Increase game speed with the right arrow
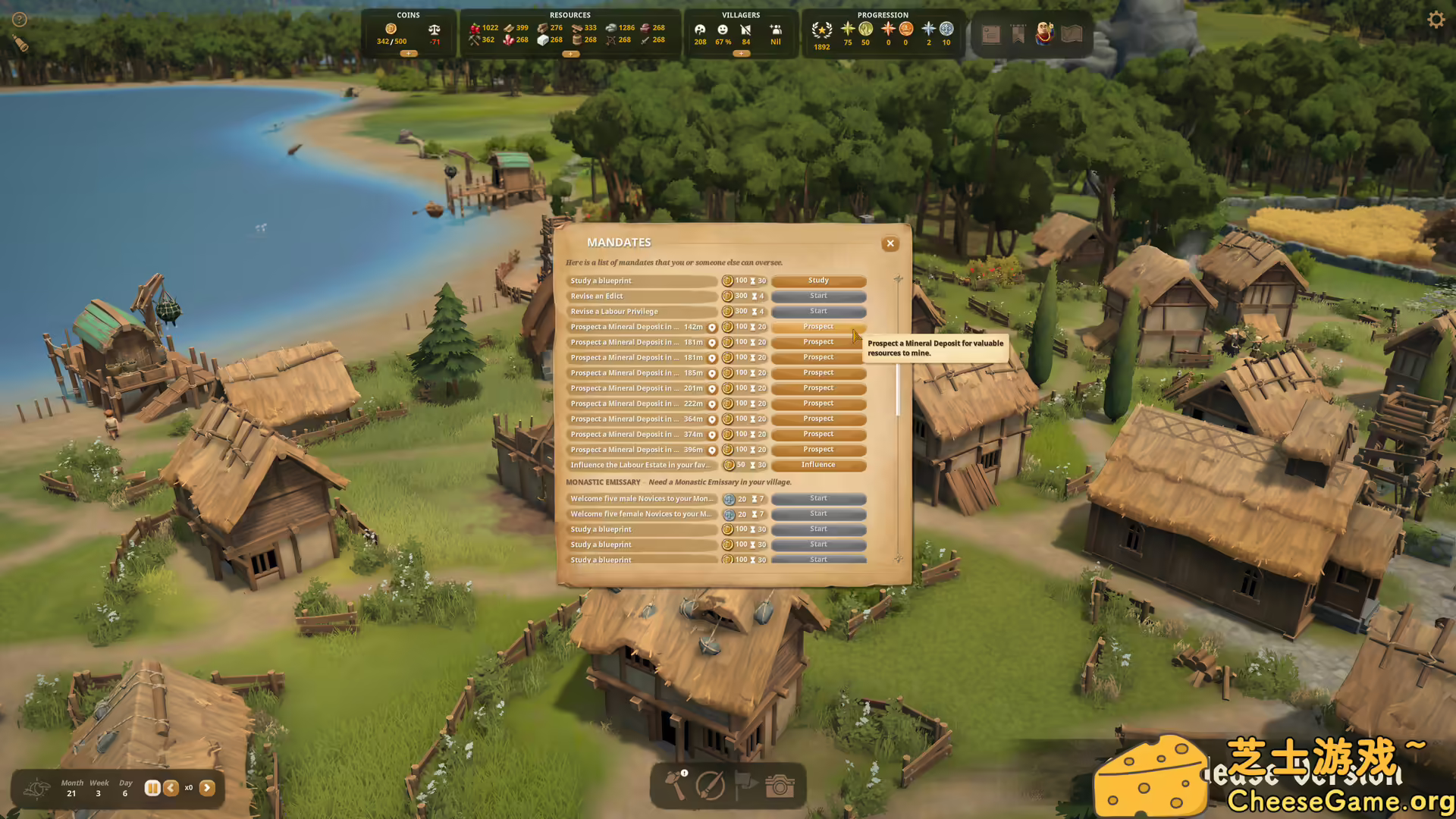 [207, 788]
